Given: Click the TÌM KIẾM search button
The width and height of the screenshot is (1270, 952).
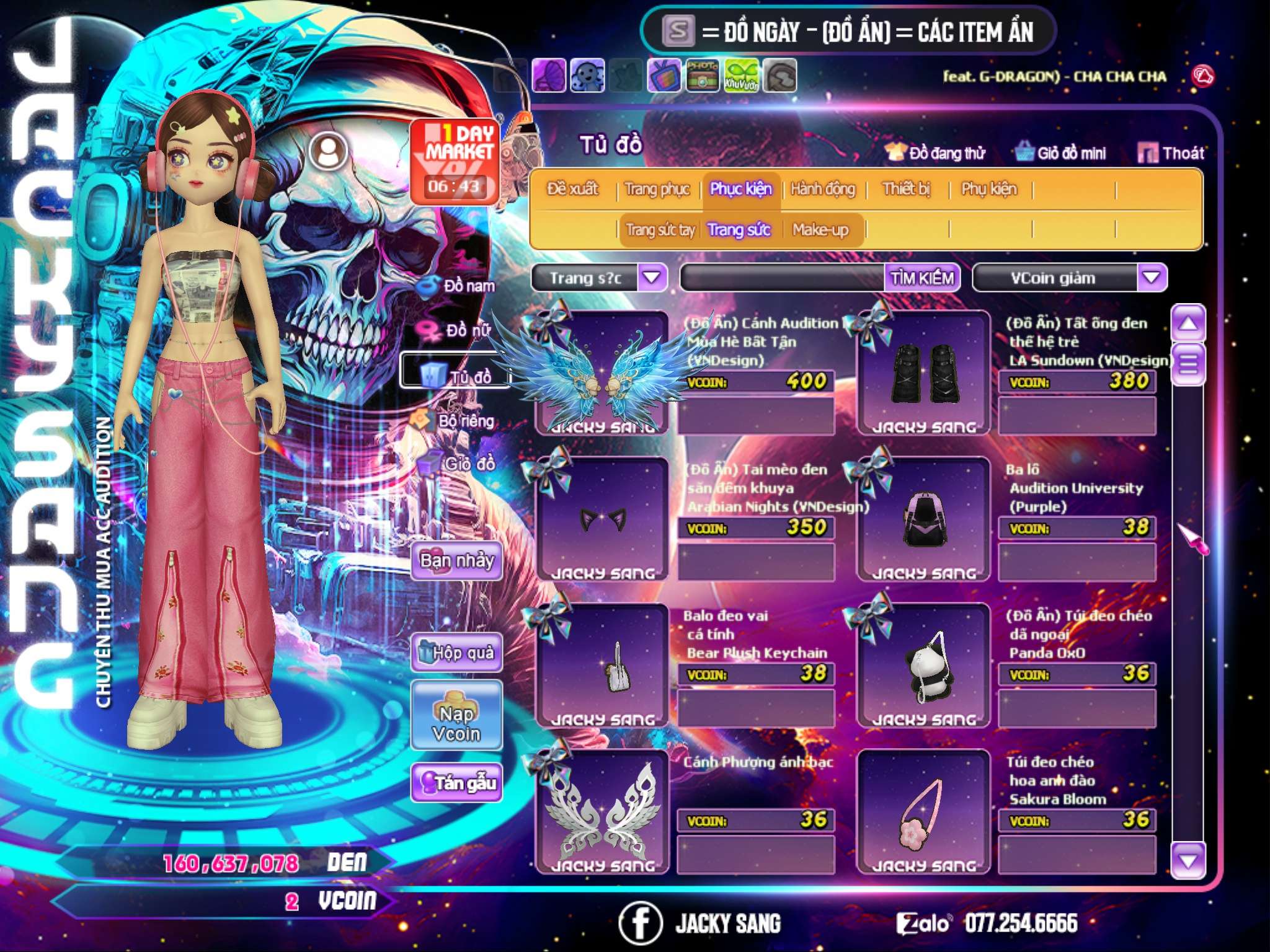Looking at the screenshot, I should click(x=922, y=278).
